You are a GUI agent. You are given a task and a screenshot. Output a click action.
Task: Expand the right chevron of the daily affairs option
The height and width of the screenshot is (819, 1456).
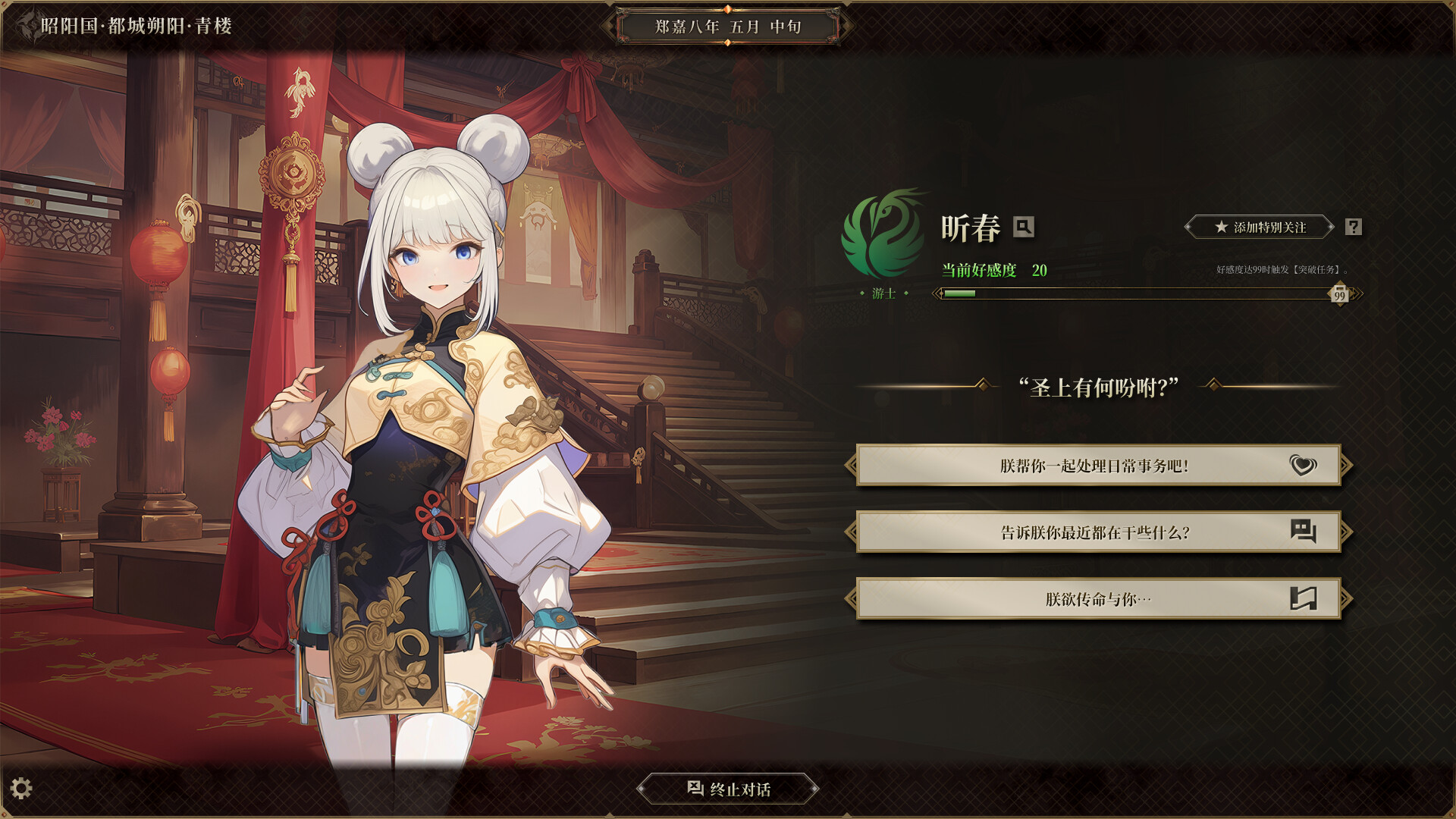[x=1348, y=465]
